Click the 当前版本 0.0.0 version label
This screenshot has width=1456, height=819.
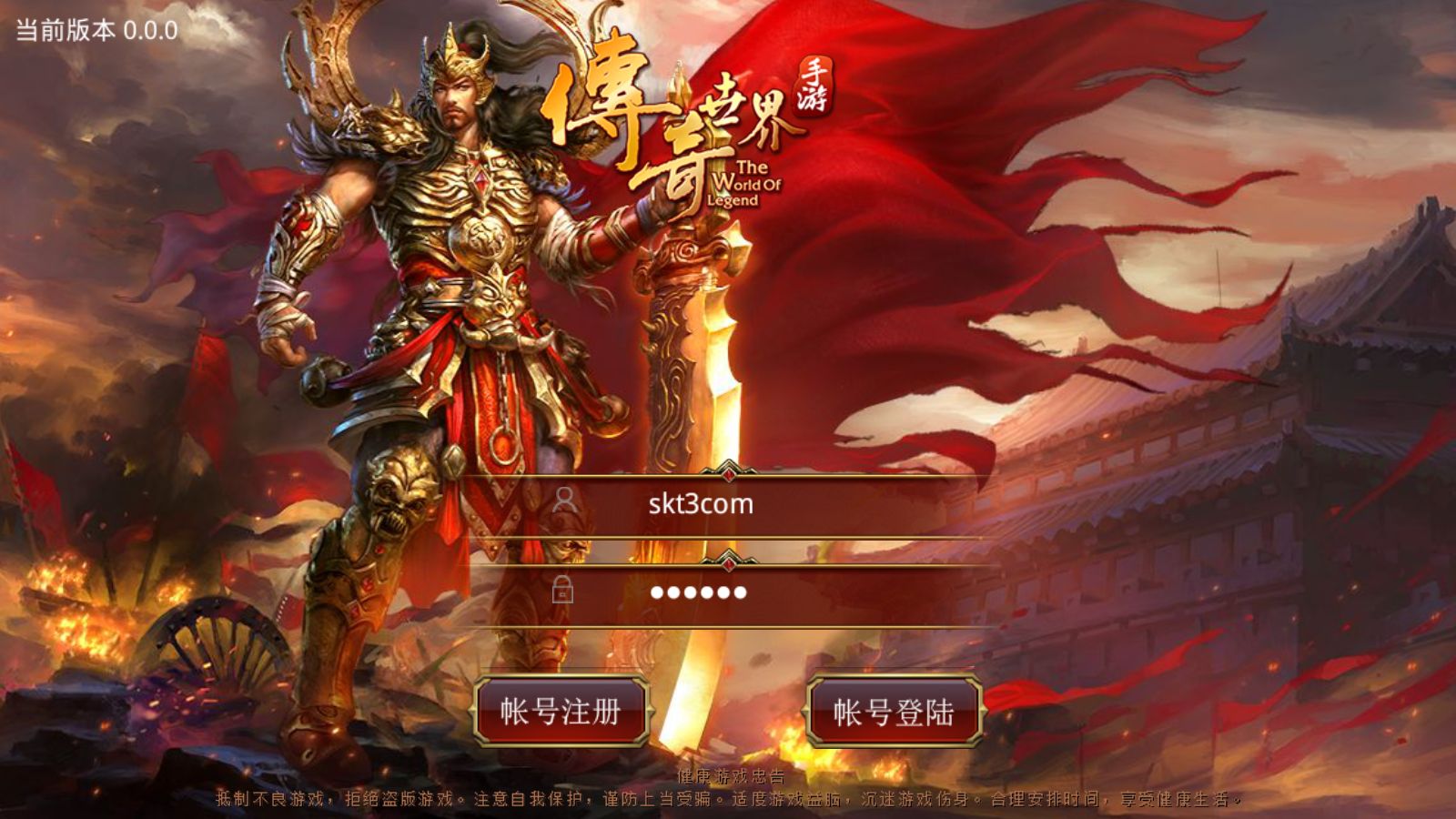point(91,27)
